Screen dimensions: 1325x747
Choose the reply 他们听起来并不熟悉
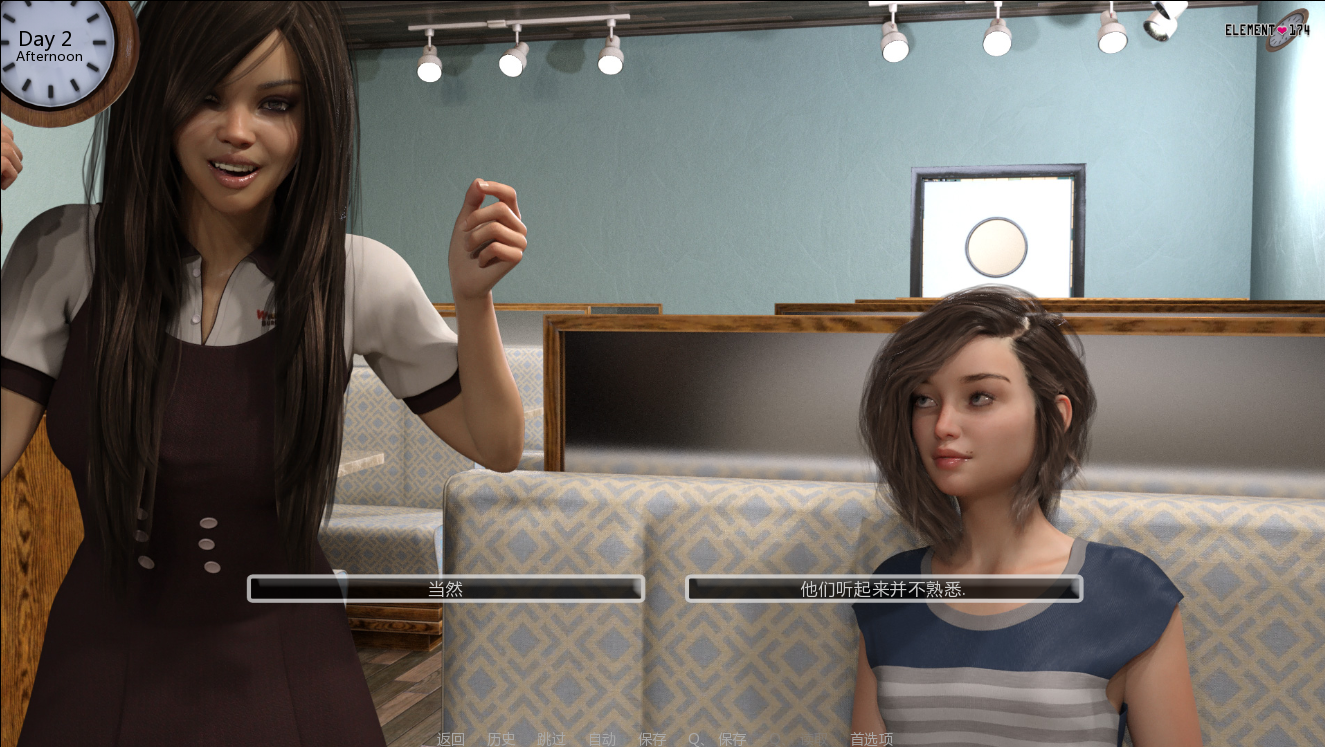pos(883,589)
